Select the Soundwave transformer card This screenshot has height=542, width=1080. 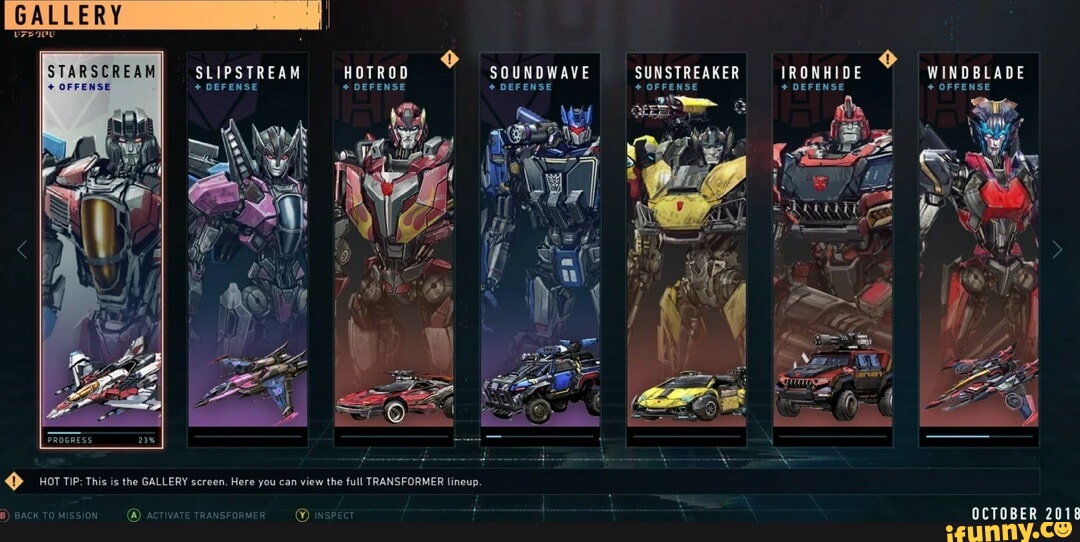pyautogui.click(x=540, y=250)
